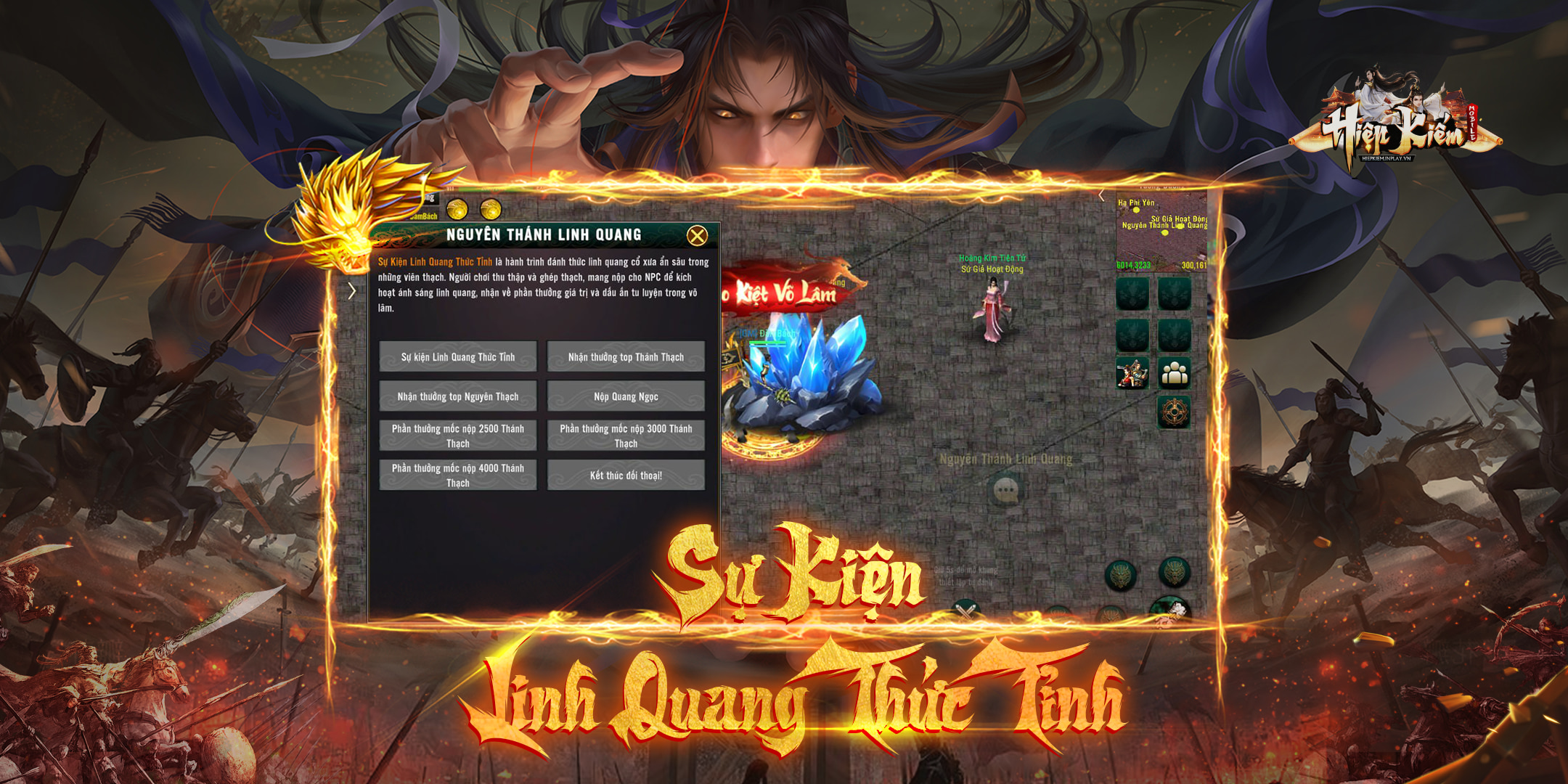1568x784 pixels.
Task: Expand the left-side panel arrow
Action: tap(352, 291)
